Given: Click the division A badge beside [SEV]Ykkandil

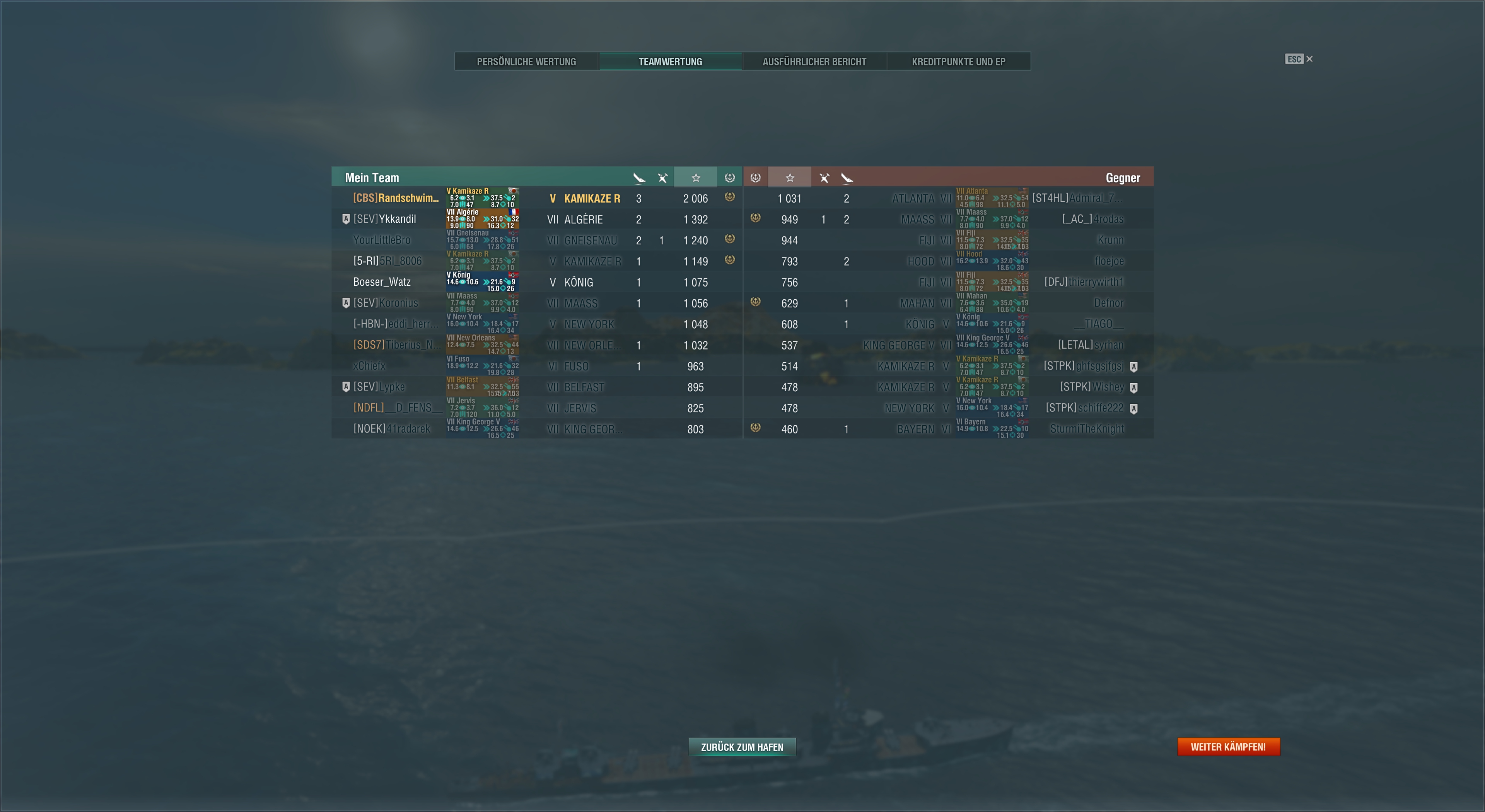Looking at the screenshot, I should (x=346, y=219).
